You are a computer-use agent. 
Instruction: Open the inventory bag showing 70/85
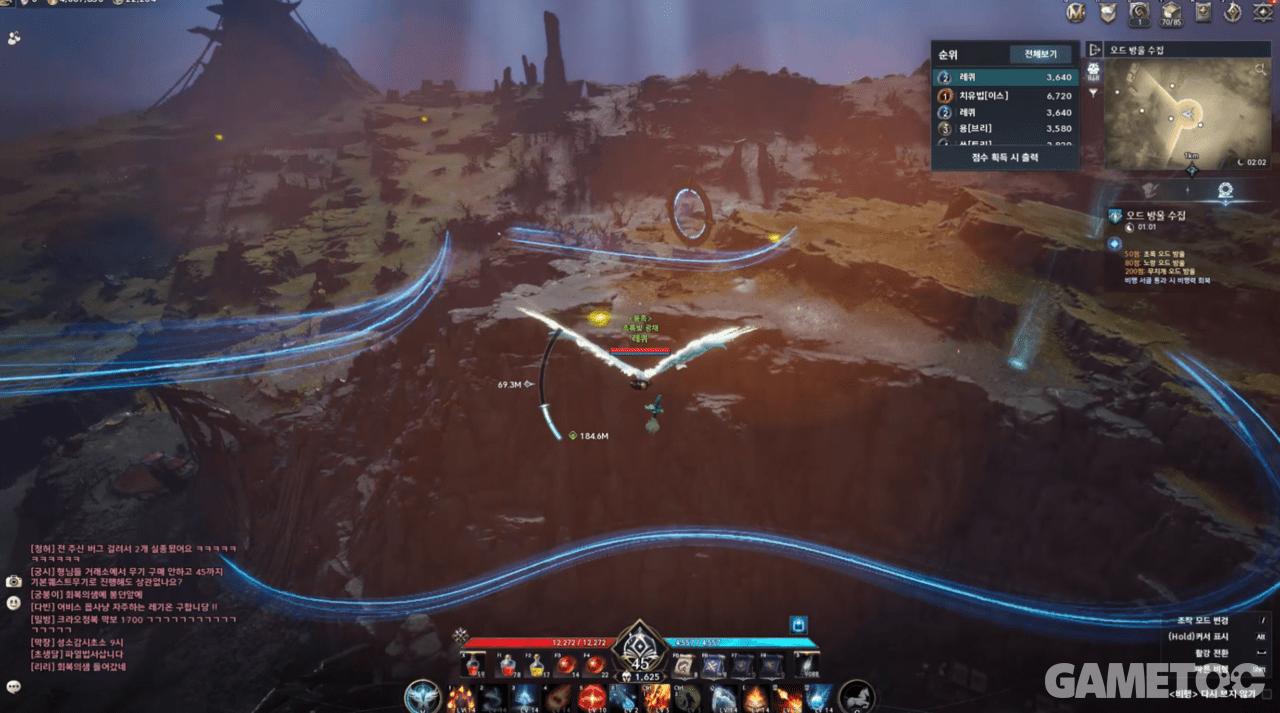tap(1171, 13)
